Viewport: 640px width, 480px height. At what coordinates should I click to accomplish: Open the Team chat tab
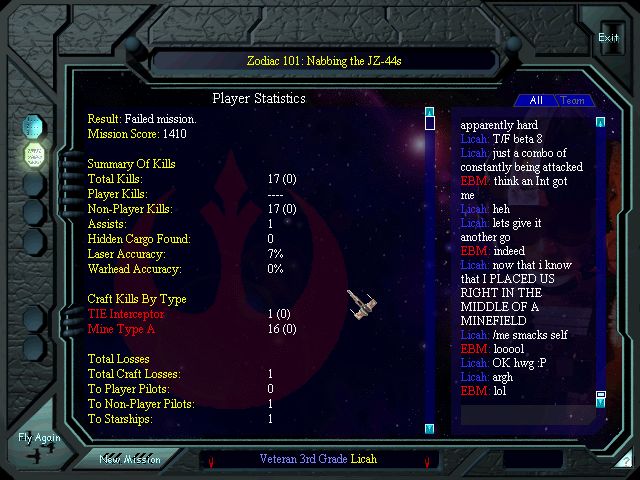coord(573,100)
